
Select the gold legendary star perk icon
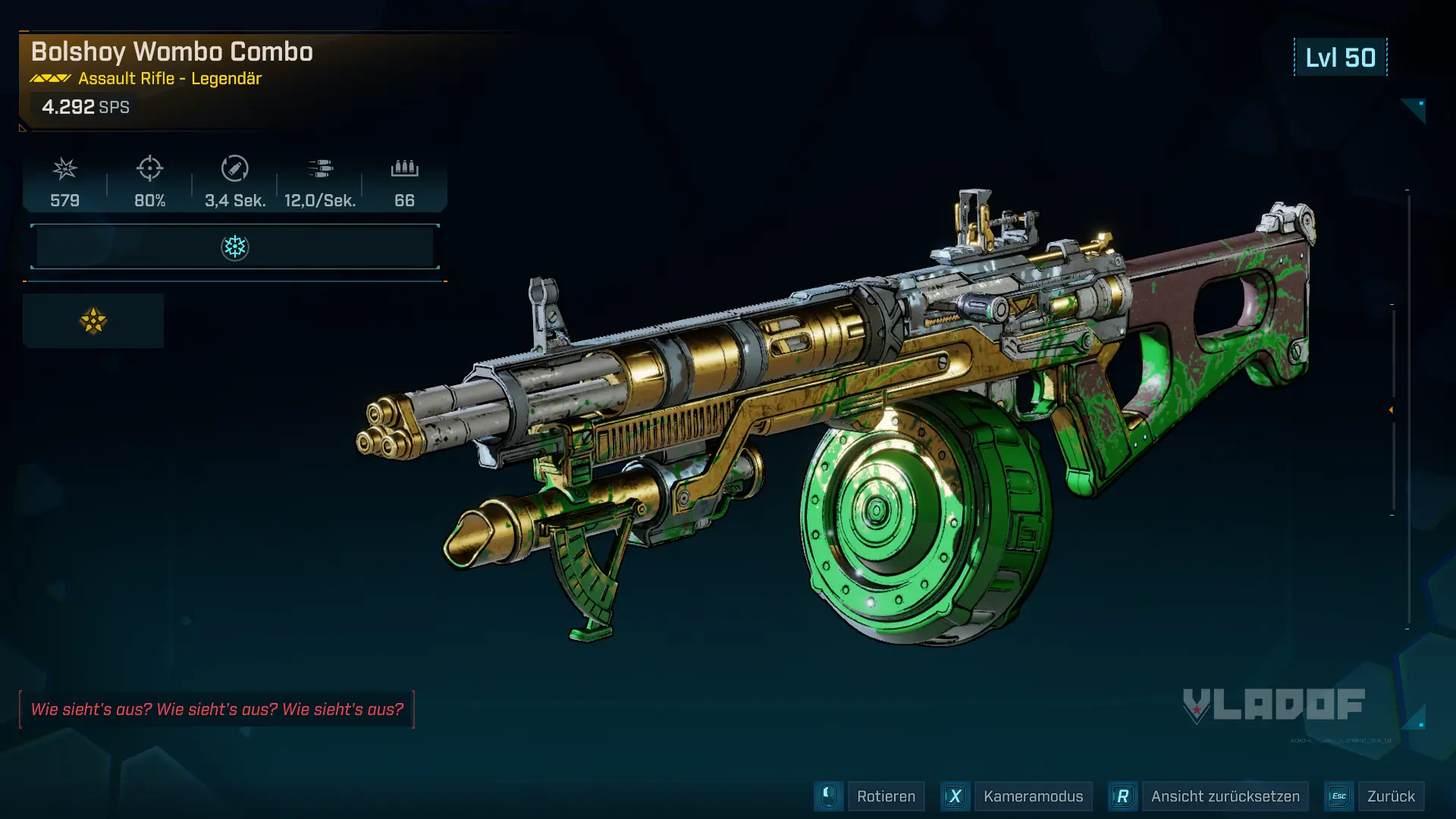click(x=93, y=321)
